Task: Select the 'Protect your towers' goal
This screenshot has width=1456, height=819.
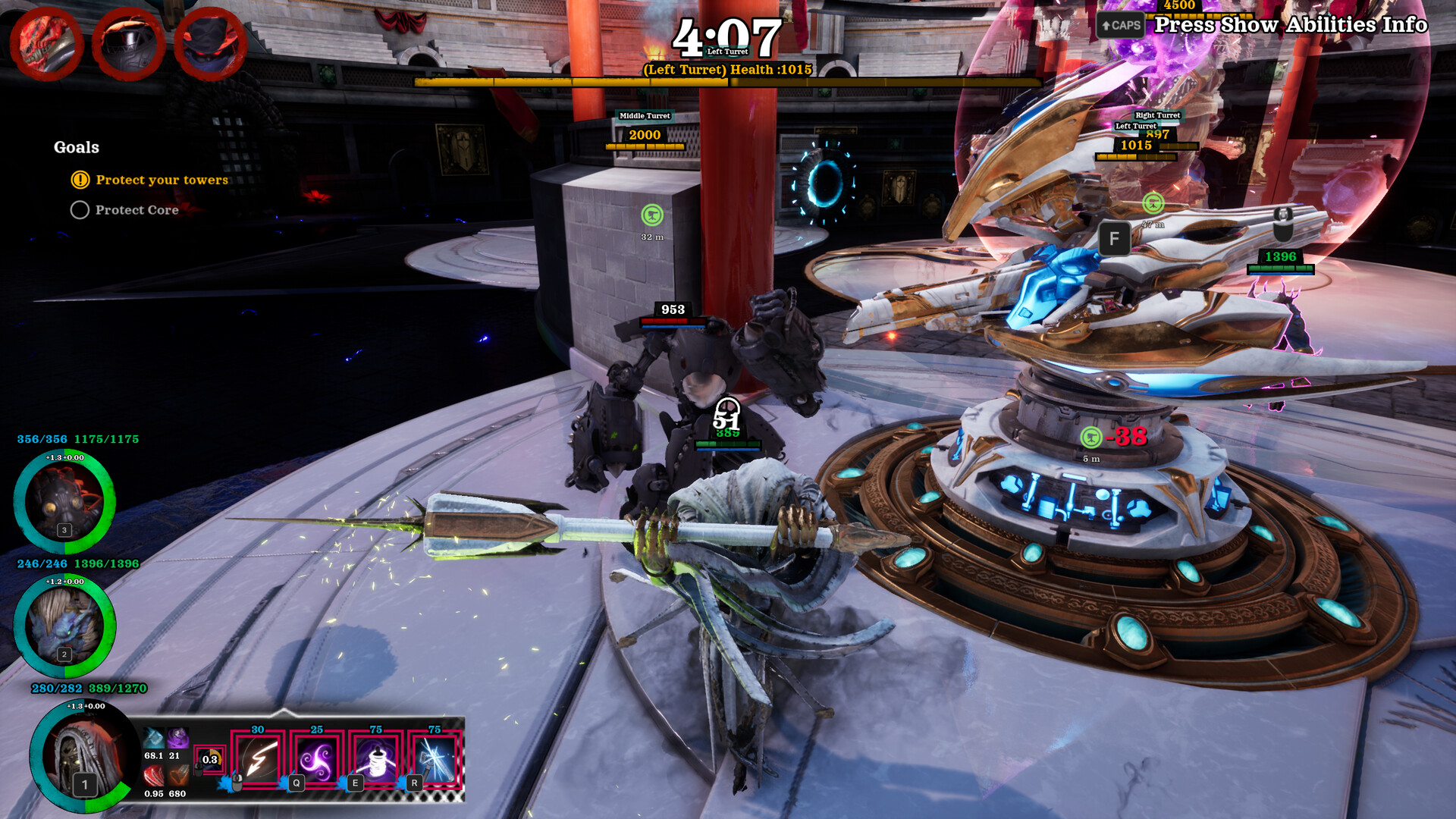Action: pos(162,180)
